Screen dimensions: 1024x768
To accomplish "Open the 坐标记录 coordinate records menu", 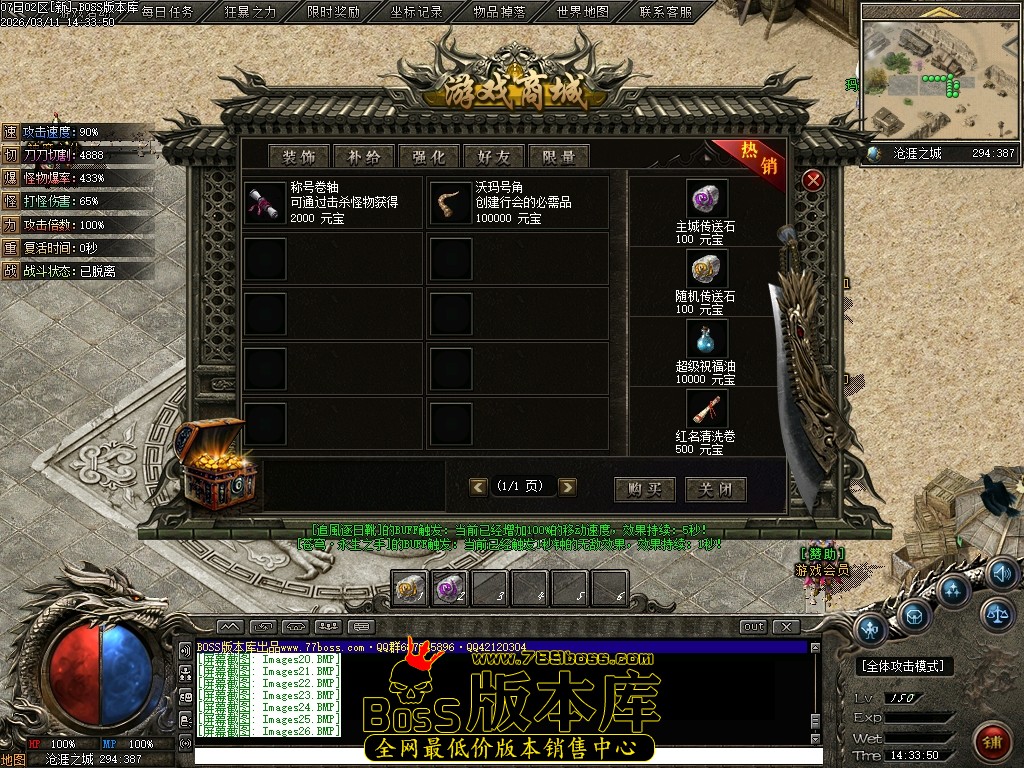I will 416,12.
